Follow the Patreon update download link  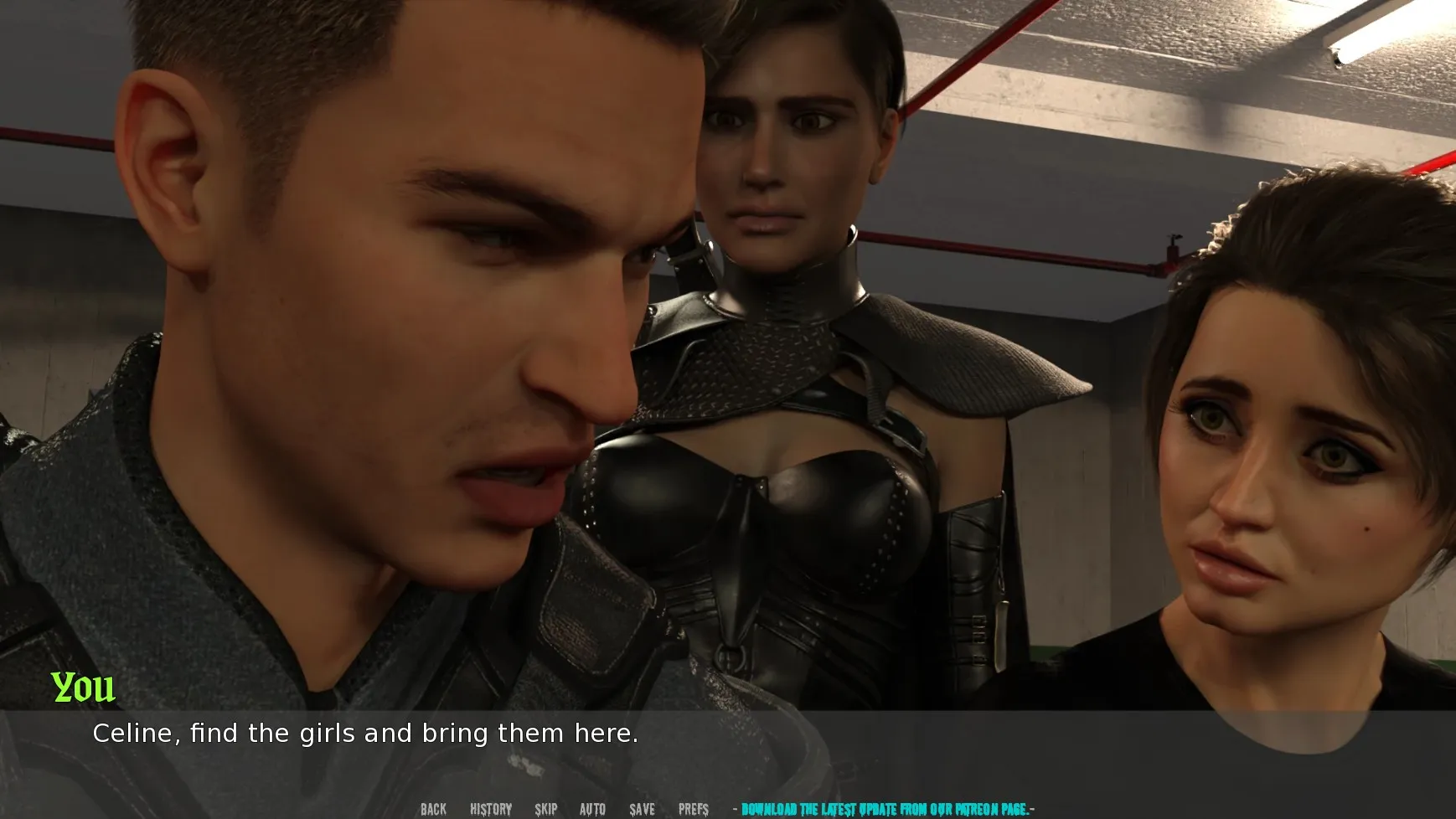click(x=884, y=809)
